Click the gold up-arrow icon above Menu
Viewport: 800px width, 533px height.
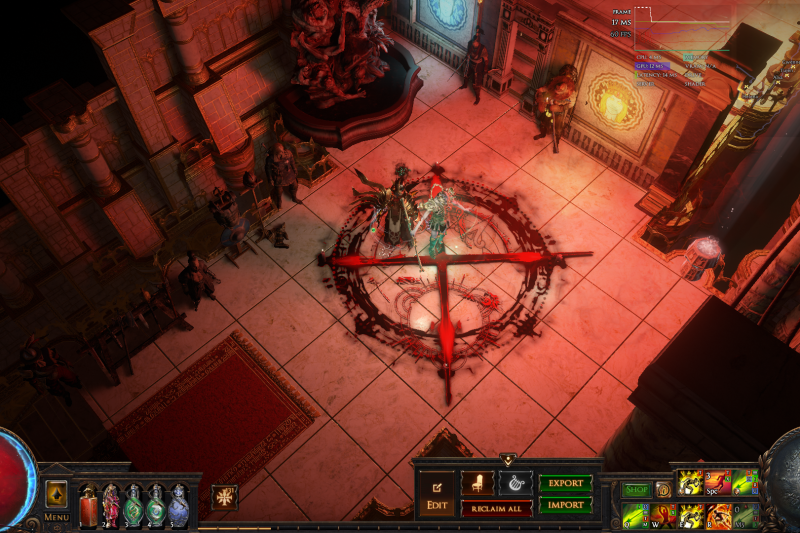(56, 494)
